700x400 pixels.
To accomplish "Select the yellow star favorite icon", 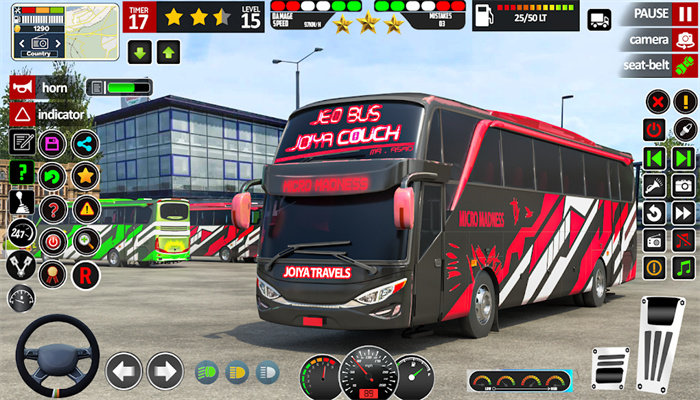I will pos(85,176).
